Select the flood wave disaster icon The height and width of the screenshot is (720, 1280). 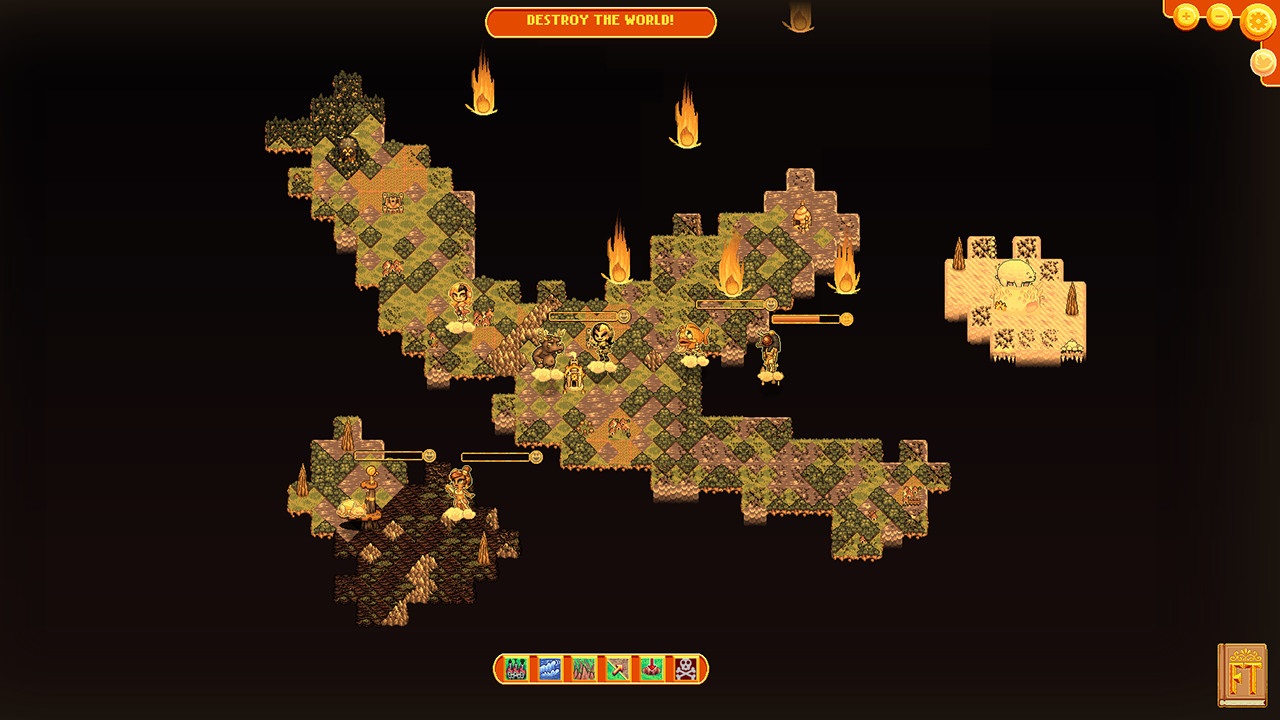(549, 668)
